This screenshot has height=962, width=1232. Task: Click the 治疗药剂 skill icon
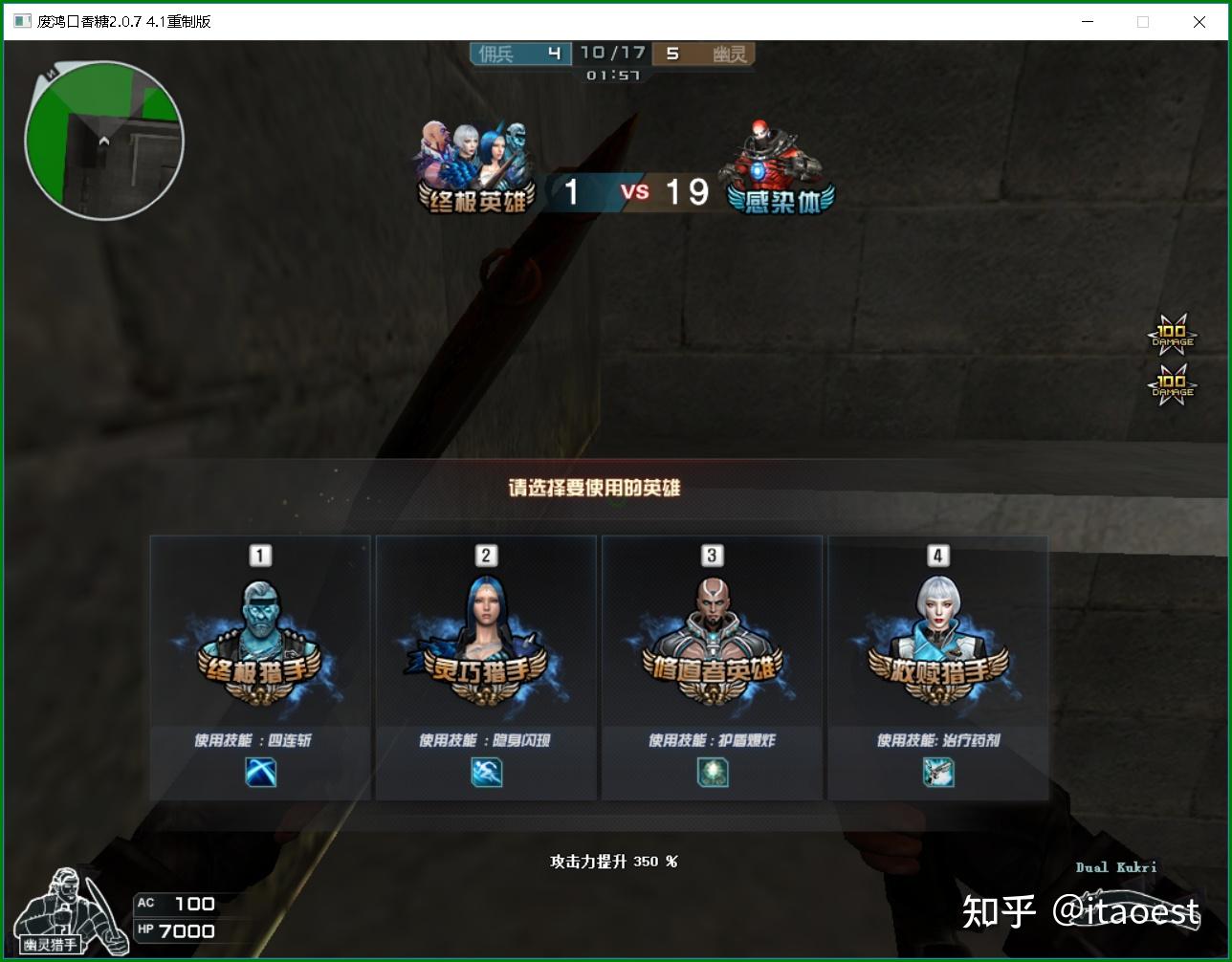937,772
